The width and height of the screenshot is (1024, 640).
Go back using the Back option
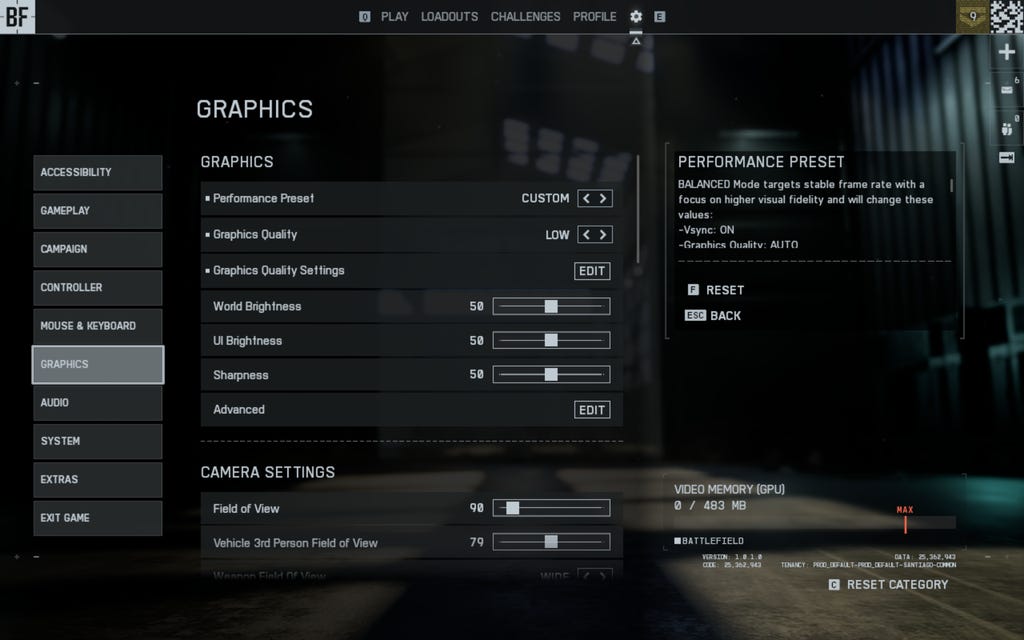coord(725,316)
